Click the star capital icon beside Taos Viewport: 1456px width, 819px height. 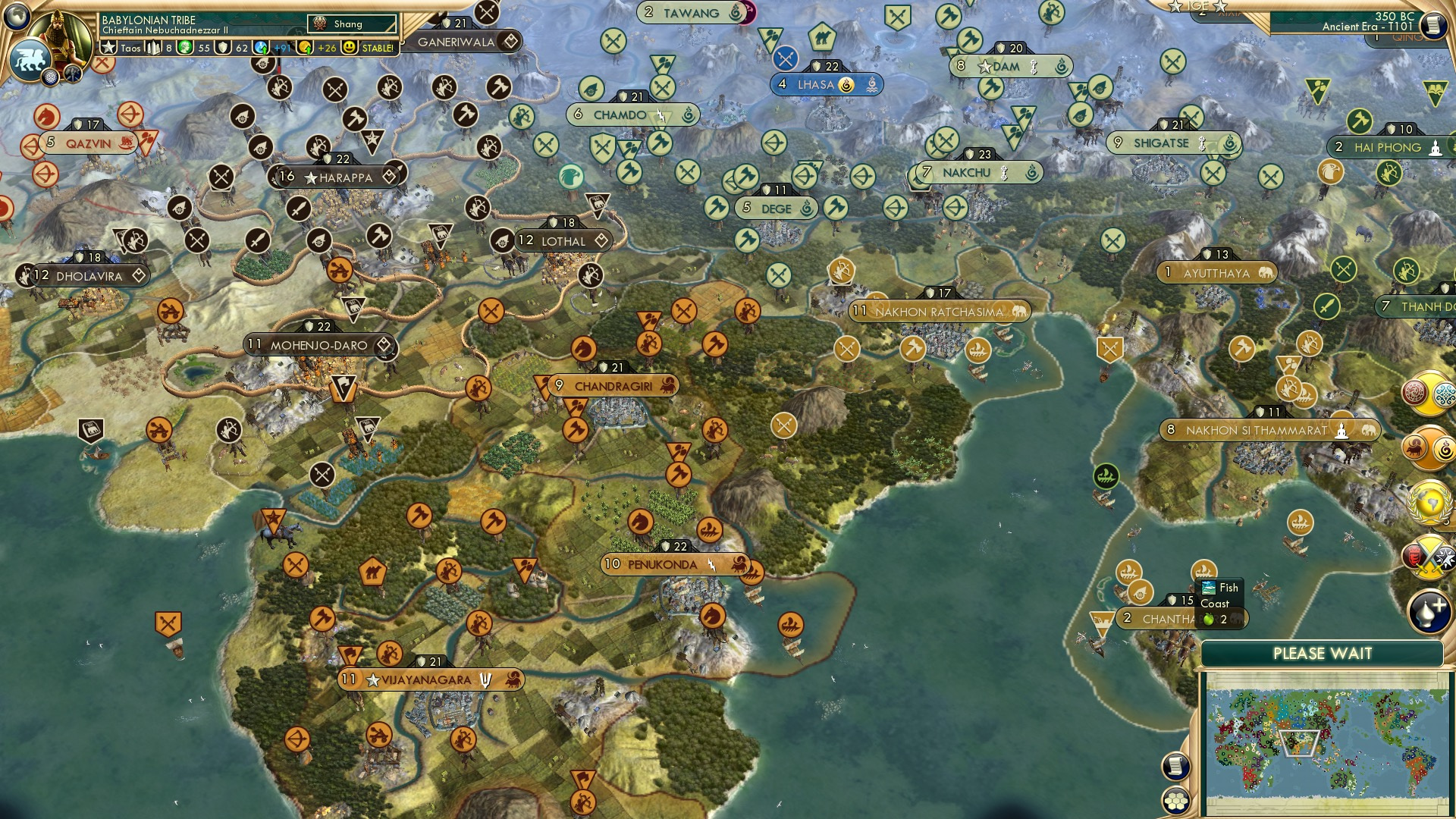click(108, 47)
